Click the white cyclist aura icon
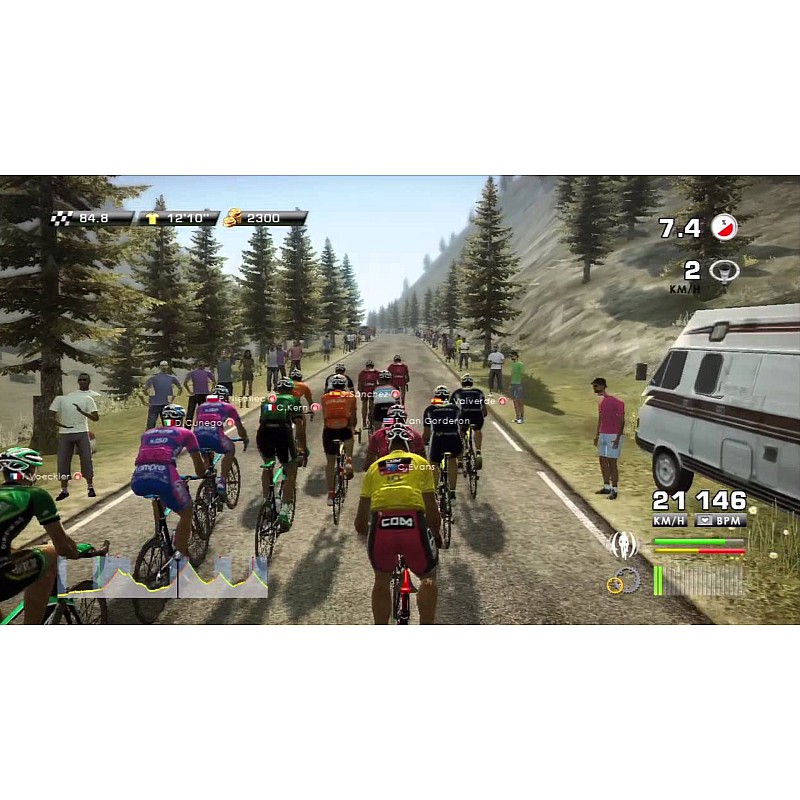Screen dimensions: 800x800 624,545
